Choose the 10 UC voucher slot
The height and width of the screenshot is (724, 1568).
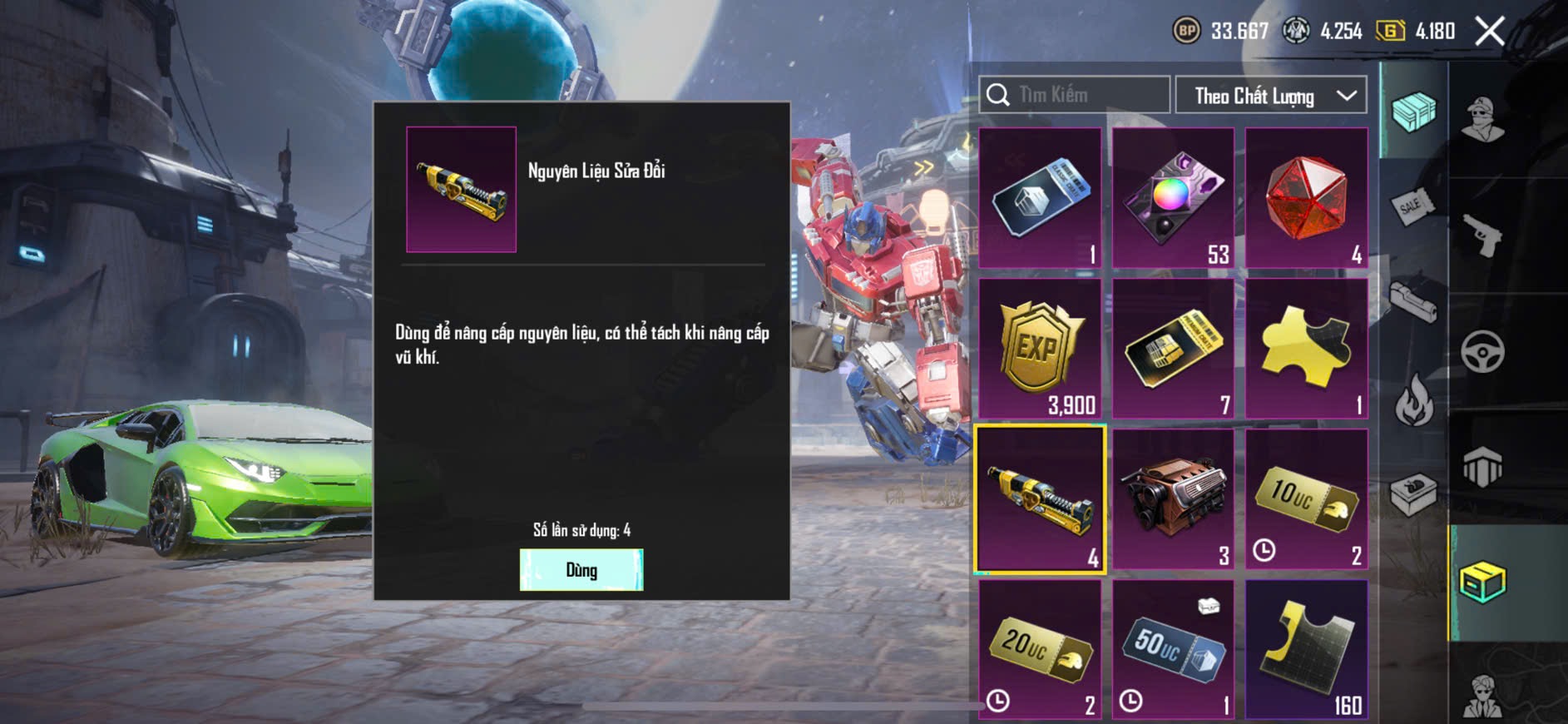click(x=1306, y=499)
